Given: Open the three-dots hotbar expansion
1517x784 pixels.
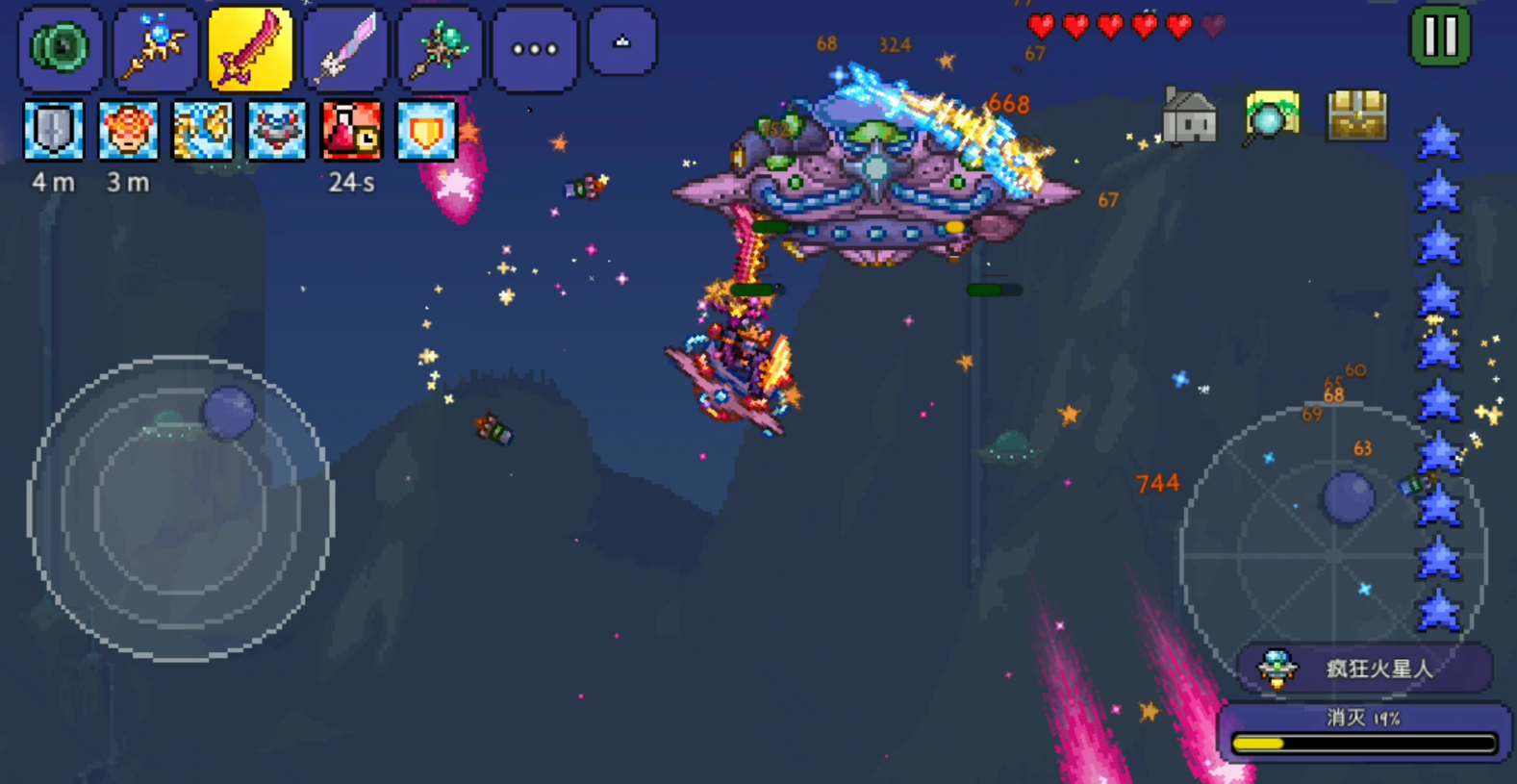Looking at the screenshot, I should 534,48.
